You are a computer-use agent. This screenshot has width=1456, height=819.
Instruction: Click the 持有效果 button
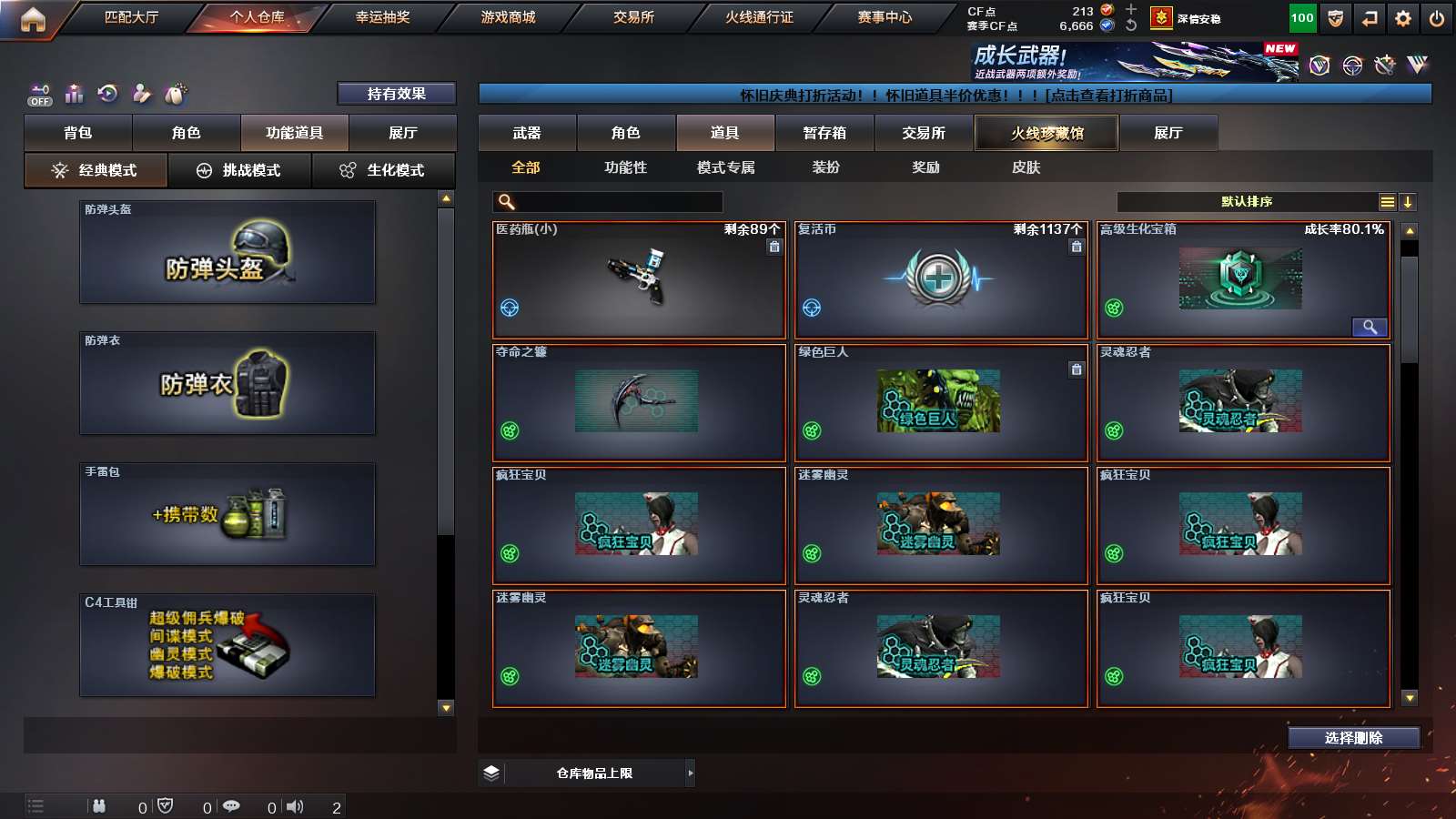(396, 94)
